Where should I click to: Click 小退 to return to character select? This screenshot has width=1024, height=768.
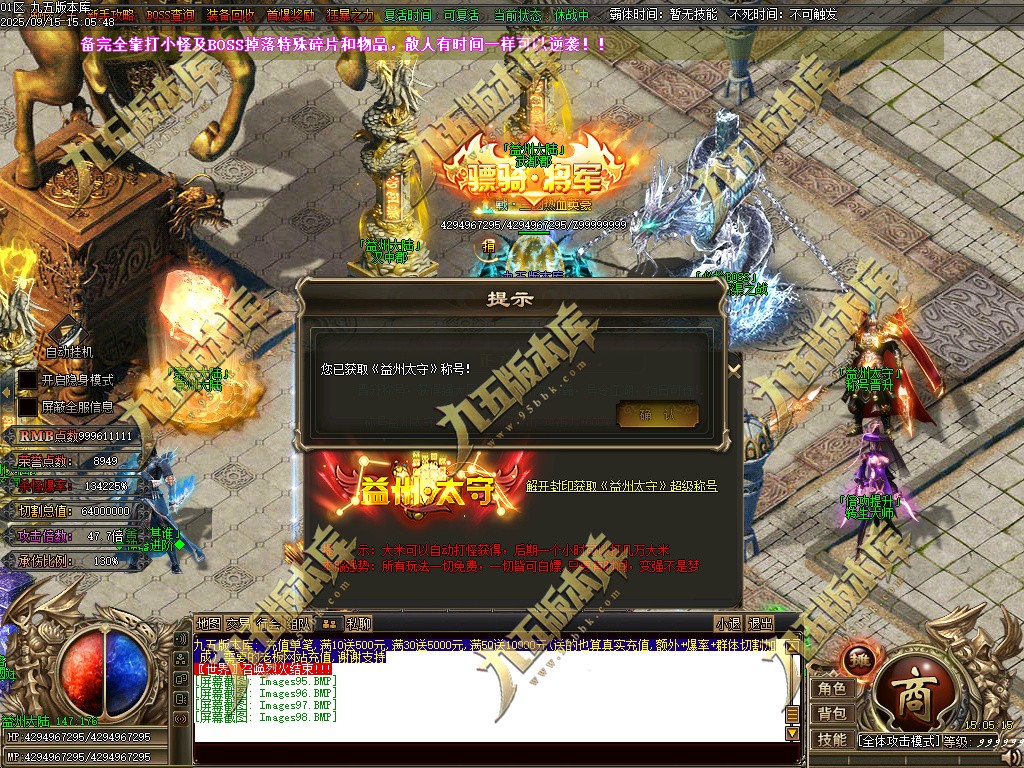[728, 623]
